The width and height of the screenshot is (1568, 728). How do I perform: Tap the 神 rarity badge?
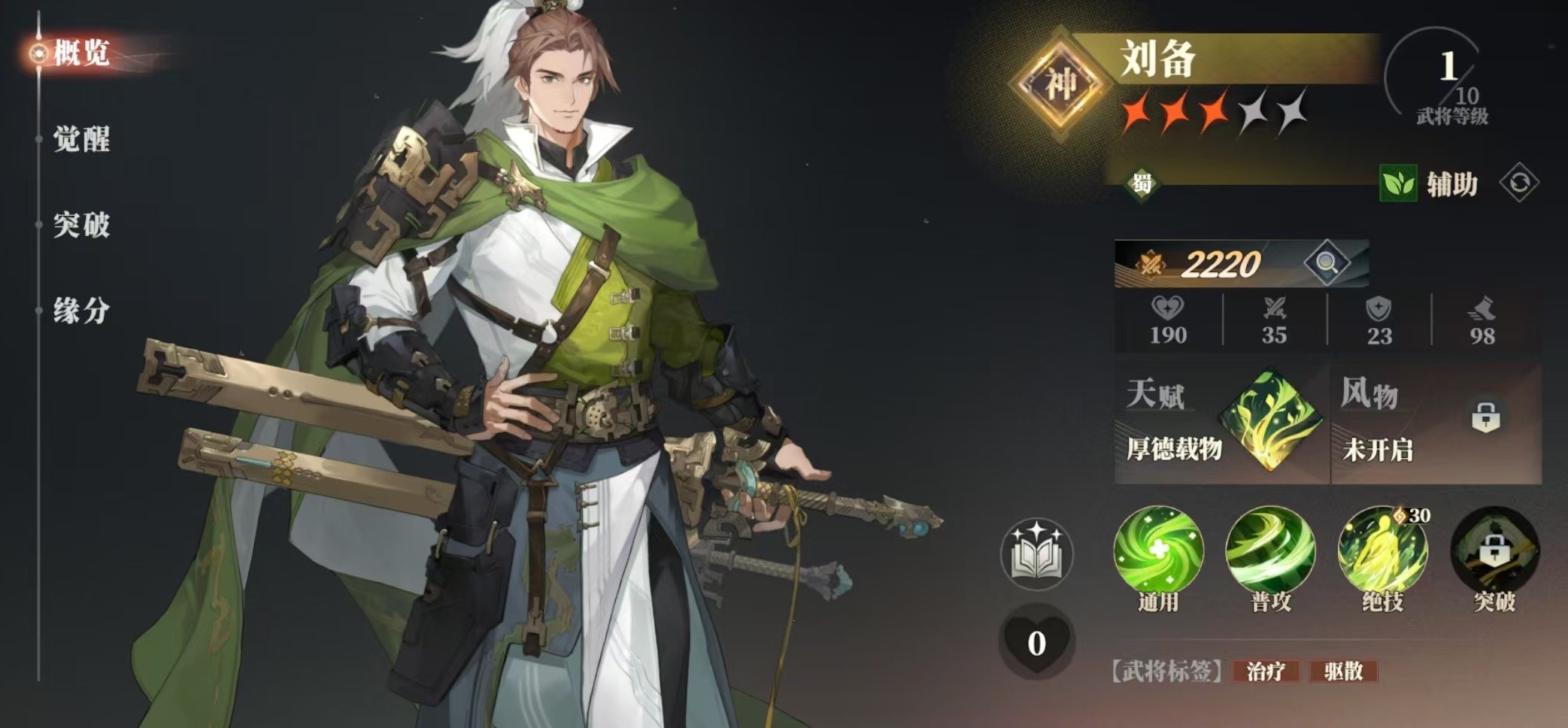[x=1060, y=83]
